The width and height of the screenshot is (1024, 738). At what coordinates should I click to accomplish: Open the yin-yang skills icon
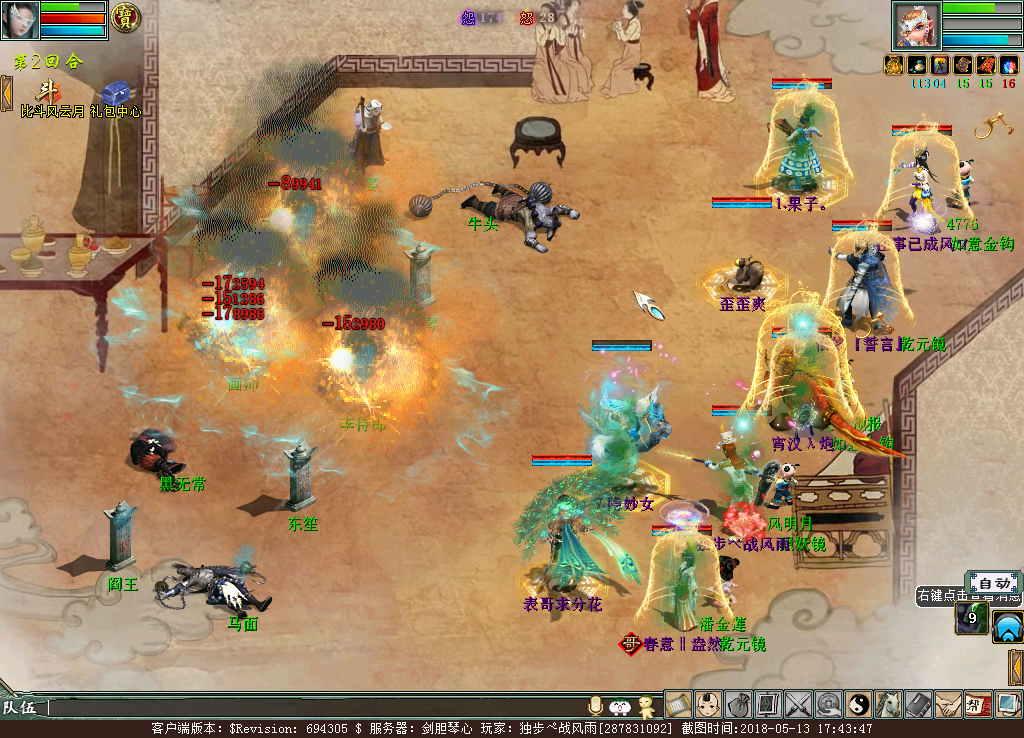[x=858, y=705]
